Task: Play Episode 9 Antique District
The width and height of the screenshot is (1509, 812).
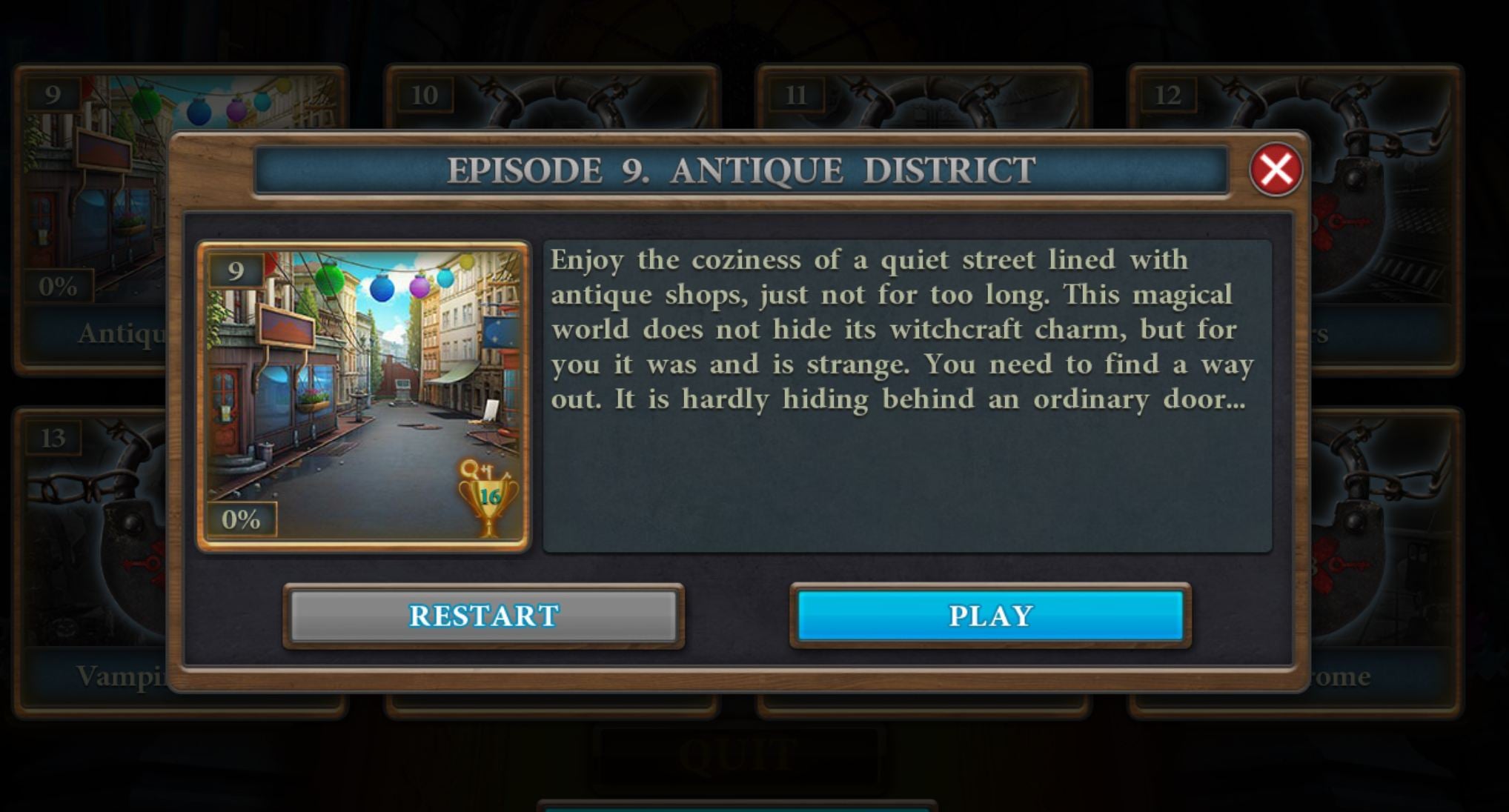Action: click(x=990, y=615)
